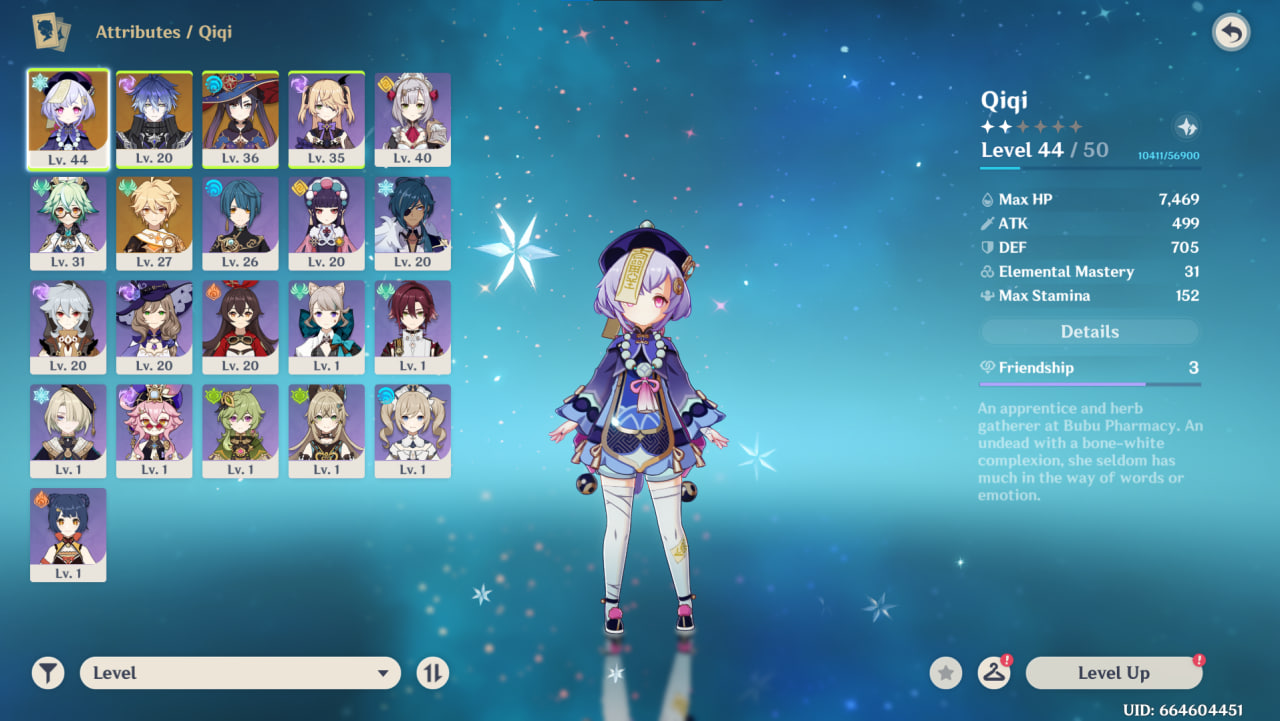Open the outfit hanger icon
Image resolution: width=1280 pixels, height=721 pixels.
click(993, 673)
